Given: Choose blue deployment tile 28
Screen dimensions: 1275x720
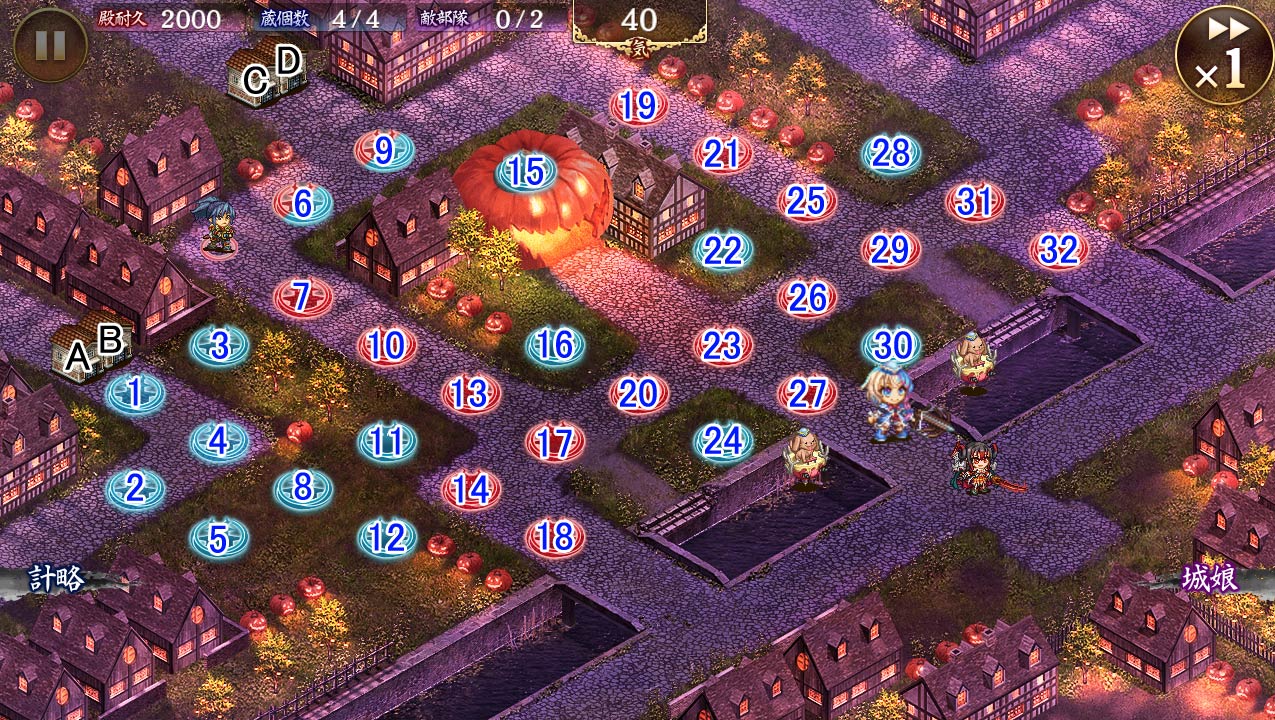Looking at the screenshot, I should [890, 153].
